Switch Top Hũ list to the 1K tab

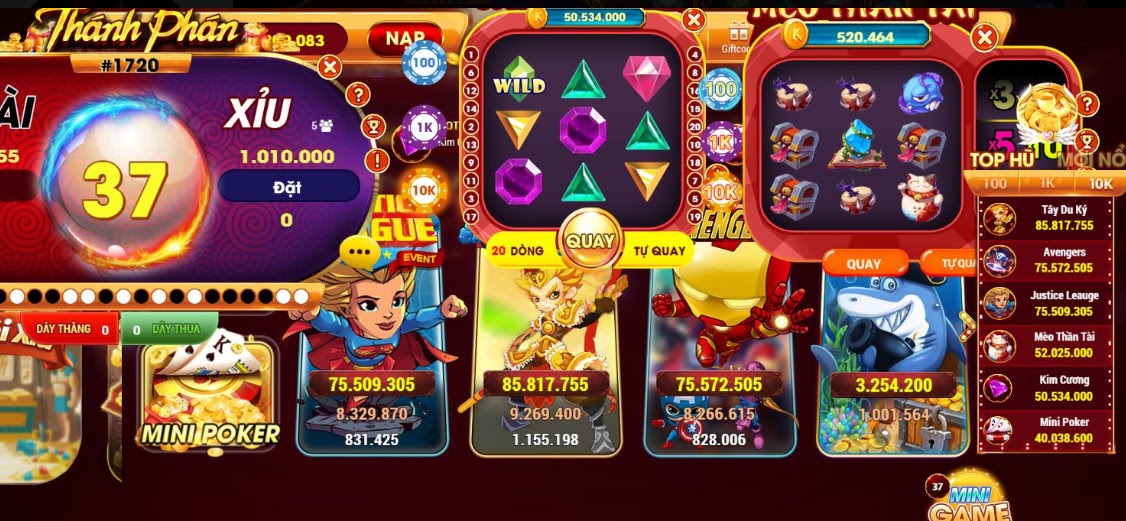coord(1049,184)
